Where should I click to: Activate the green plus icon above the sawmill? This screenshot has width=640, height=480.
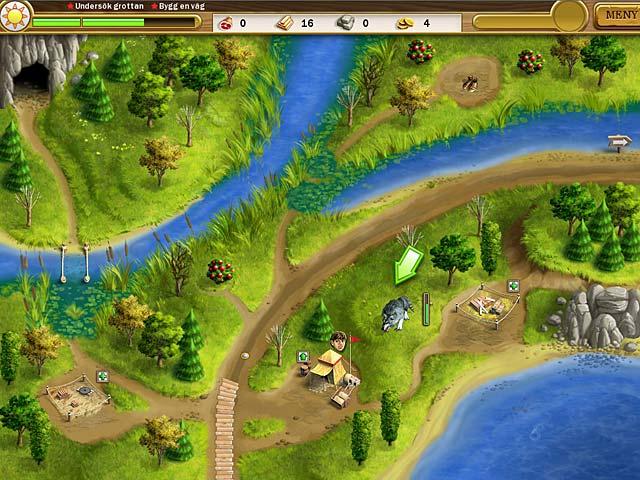pyautogui.click(x=513, y=286)
